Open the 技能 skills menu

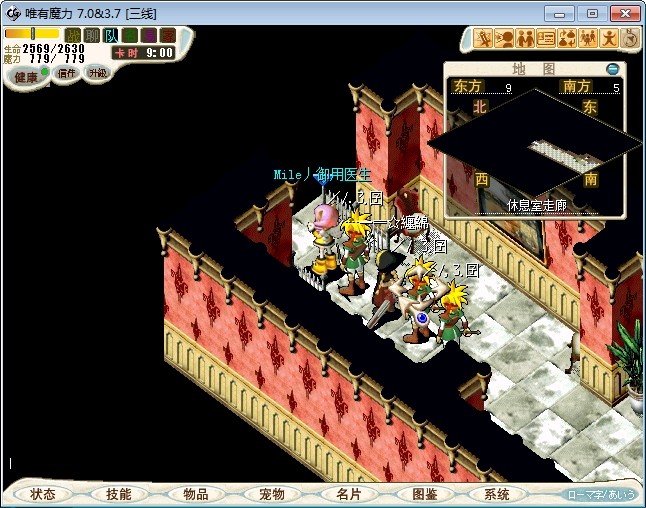click(x=118, y=494)
